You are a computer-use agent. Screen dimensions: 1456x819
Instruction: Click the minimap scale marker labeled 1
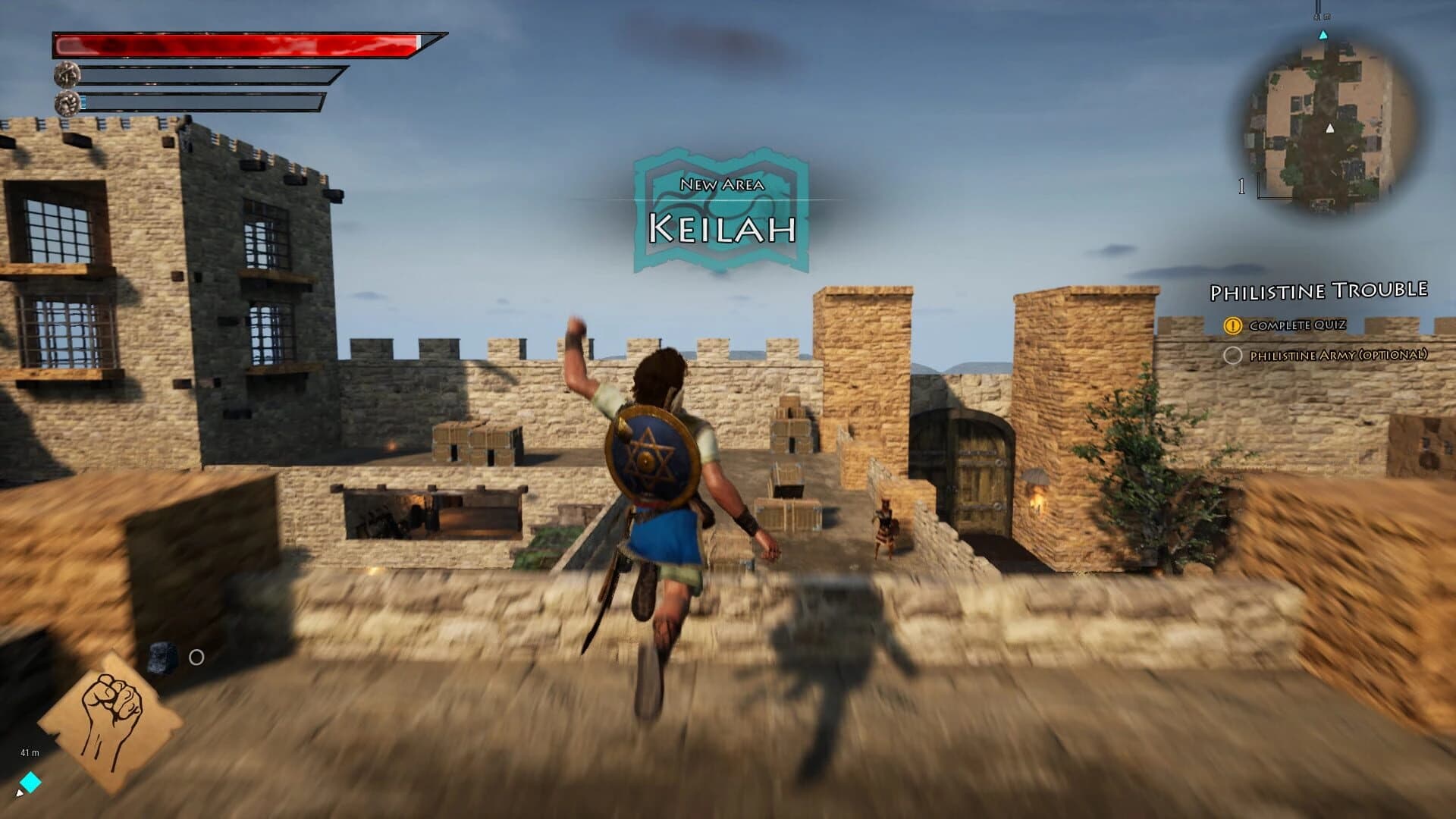1241,186
